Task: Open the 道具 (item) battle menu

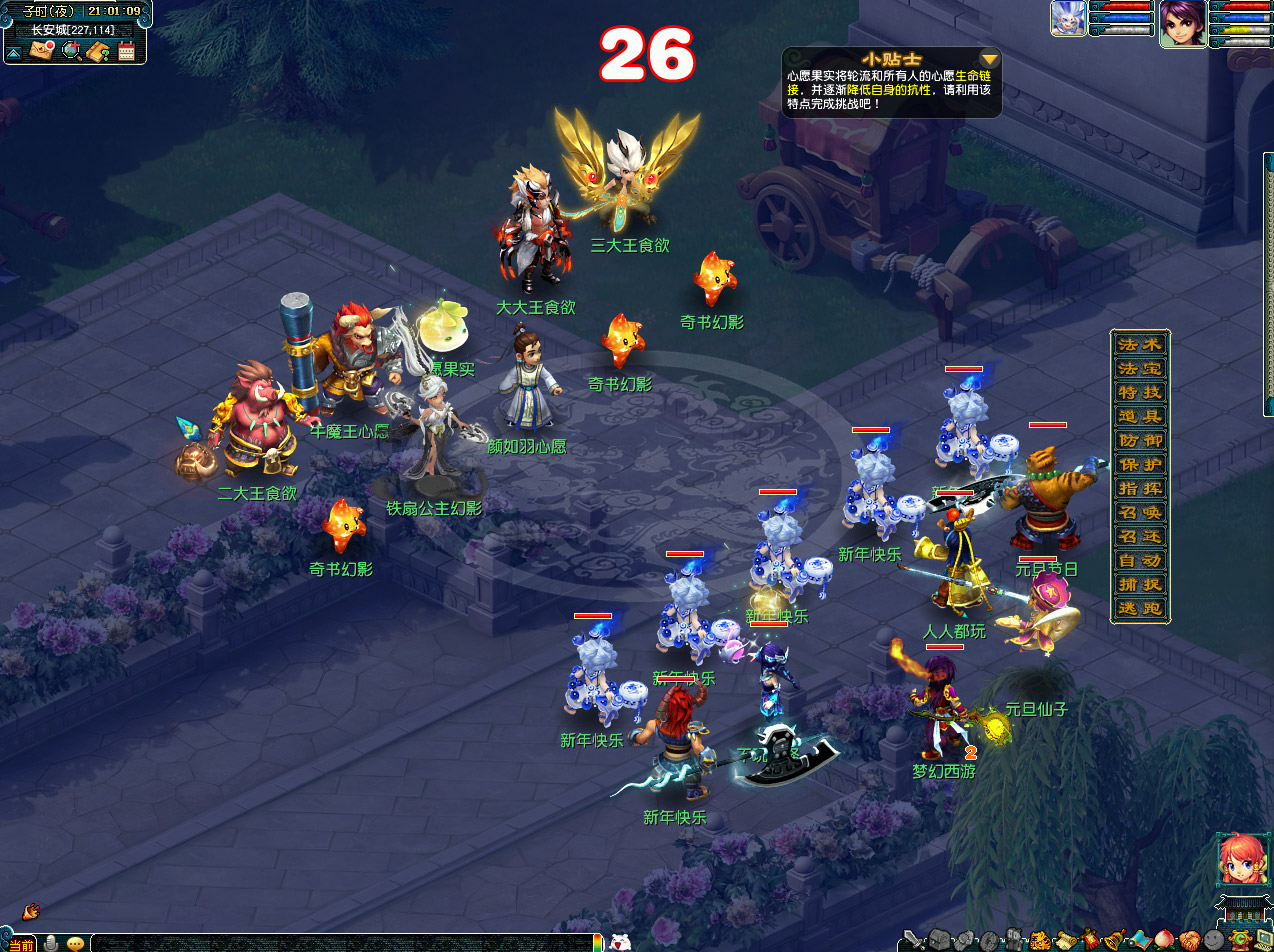Action: click(x=1140, y=416)
